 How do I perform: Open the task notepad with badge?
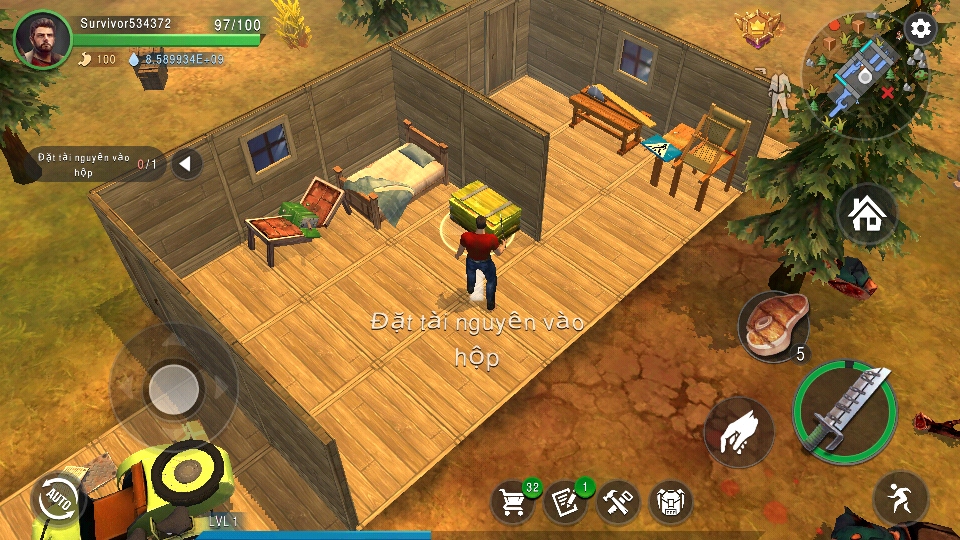[565, 501]
